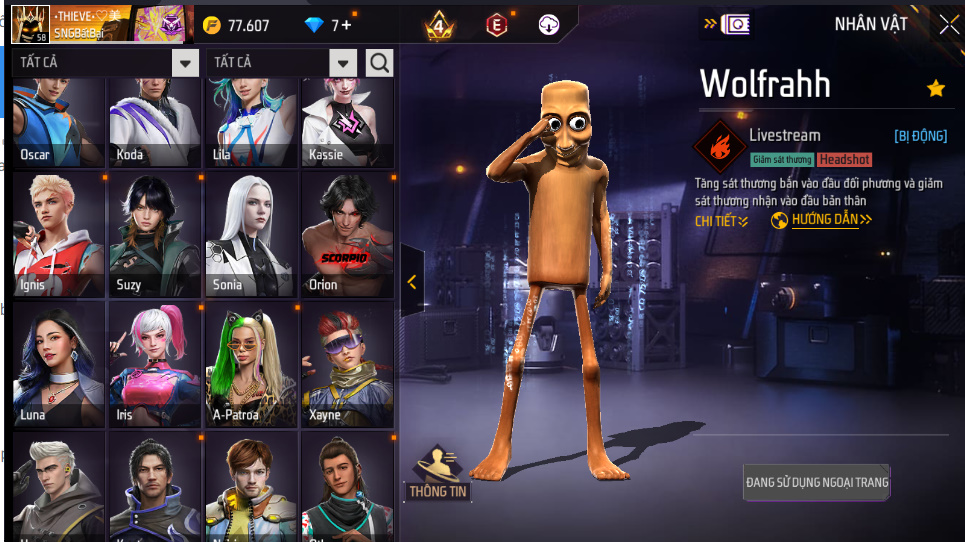Toggle the favorite star for Wolfrahh
Screen dimensions: 965x542
click(x=936, y=89)
